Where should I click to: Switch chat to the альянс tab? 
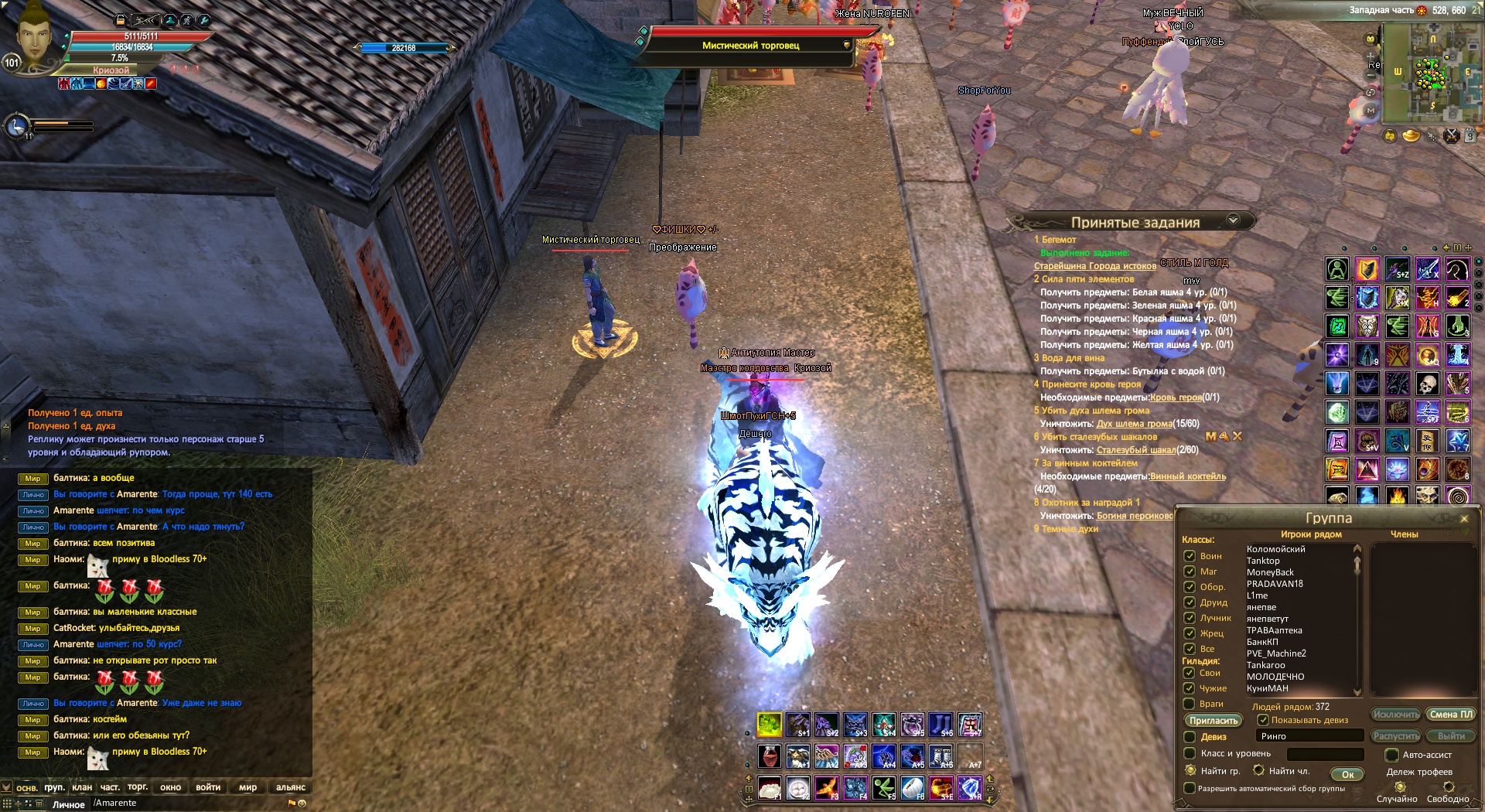click(x=290, y=787)
